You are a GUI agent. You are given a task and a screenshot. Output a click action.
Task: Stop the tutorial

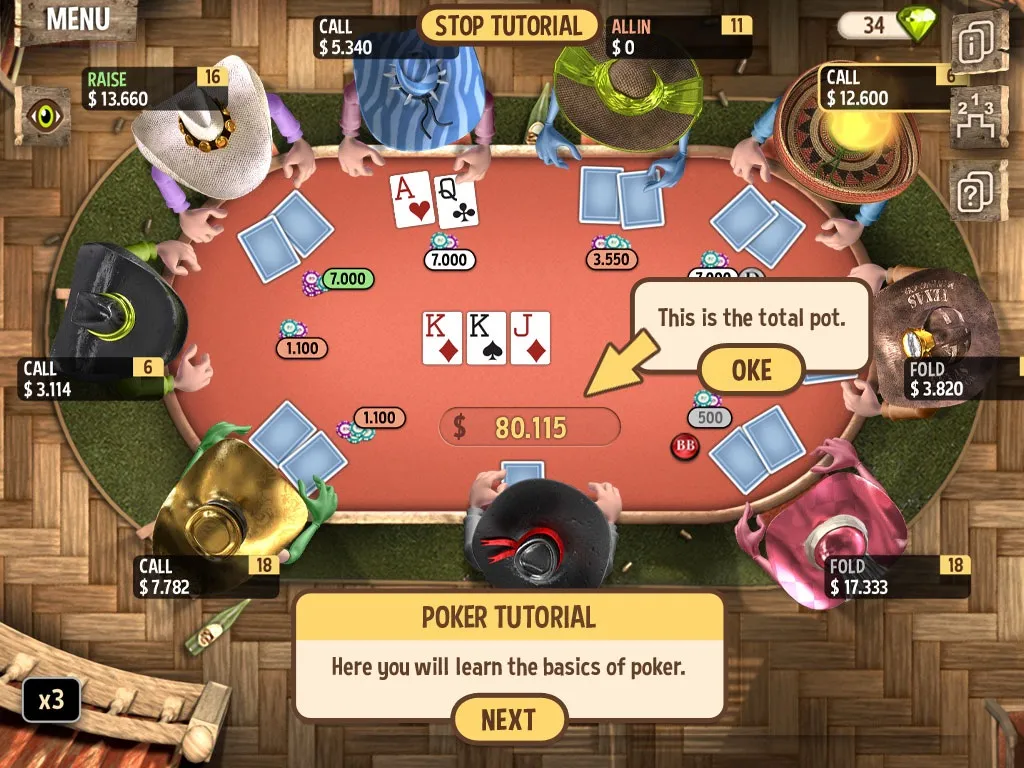(x=508, y=26)
